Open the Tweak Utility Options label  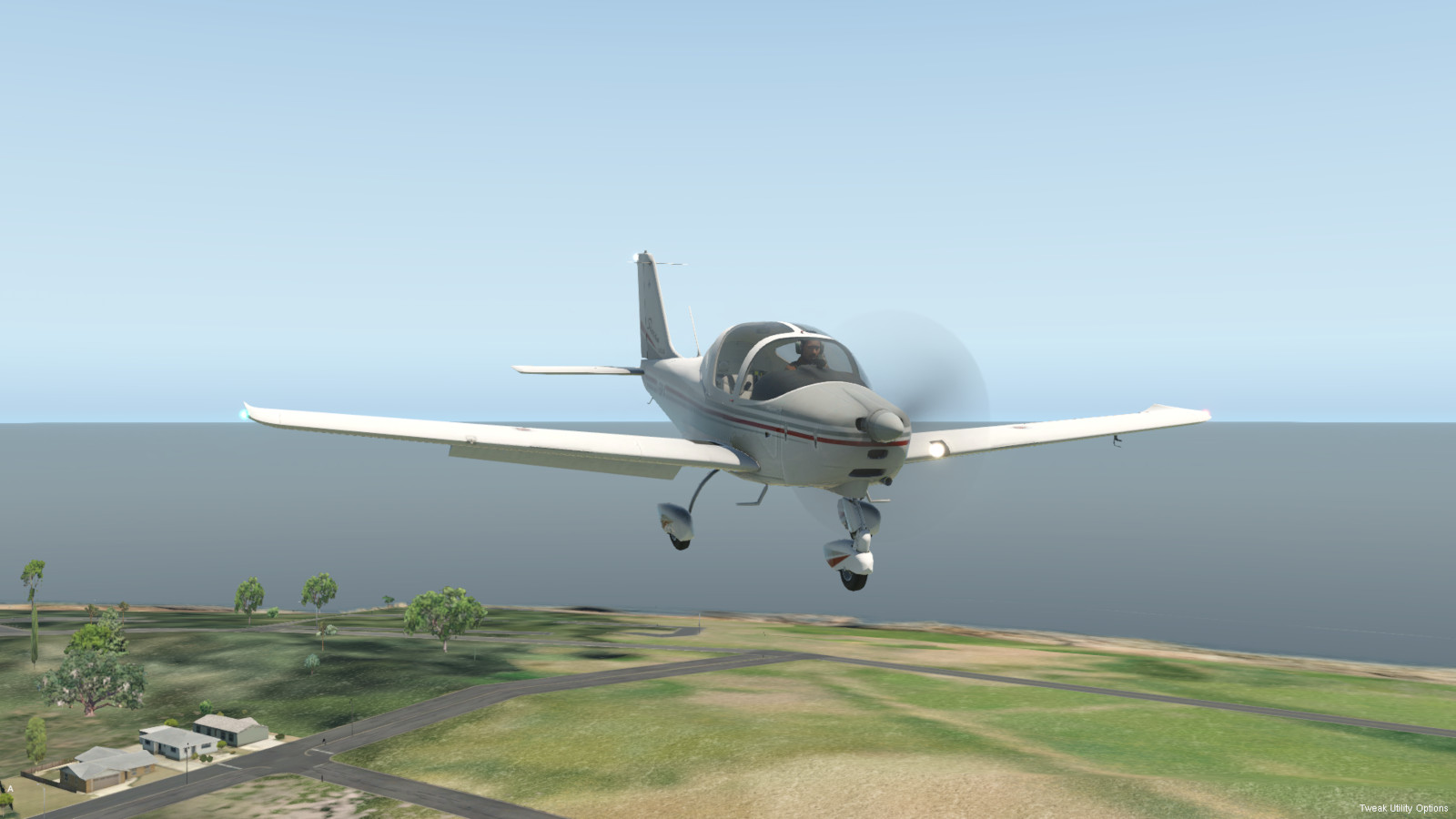[x=1403, y=808]
